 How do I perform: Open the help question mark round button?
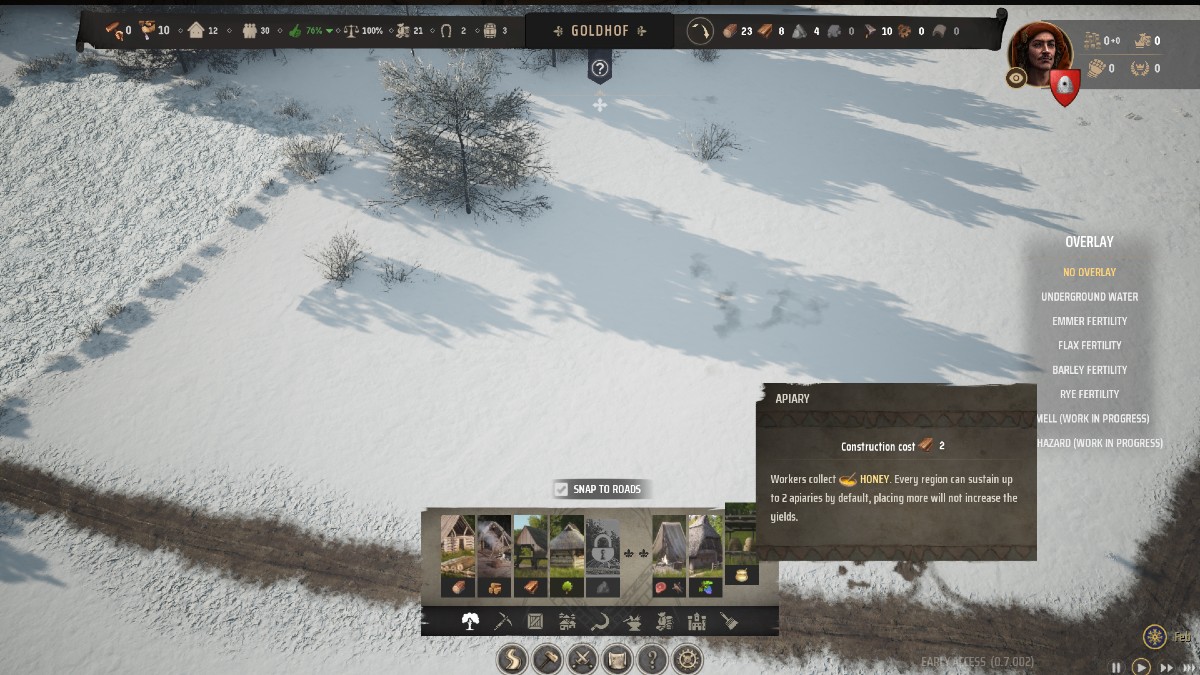click(x=652, y=659)
